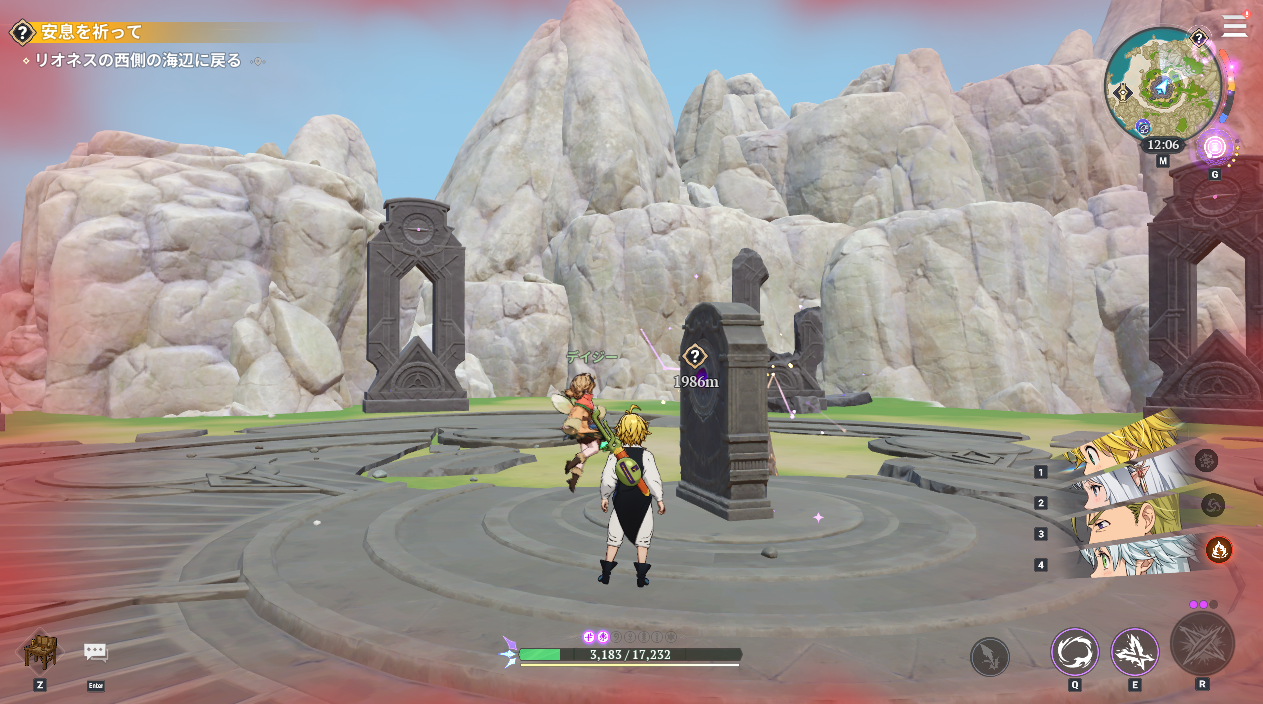Switch to the silver-haired second party member
Screen dimensions: 1263x704
pos(1115,490)
